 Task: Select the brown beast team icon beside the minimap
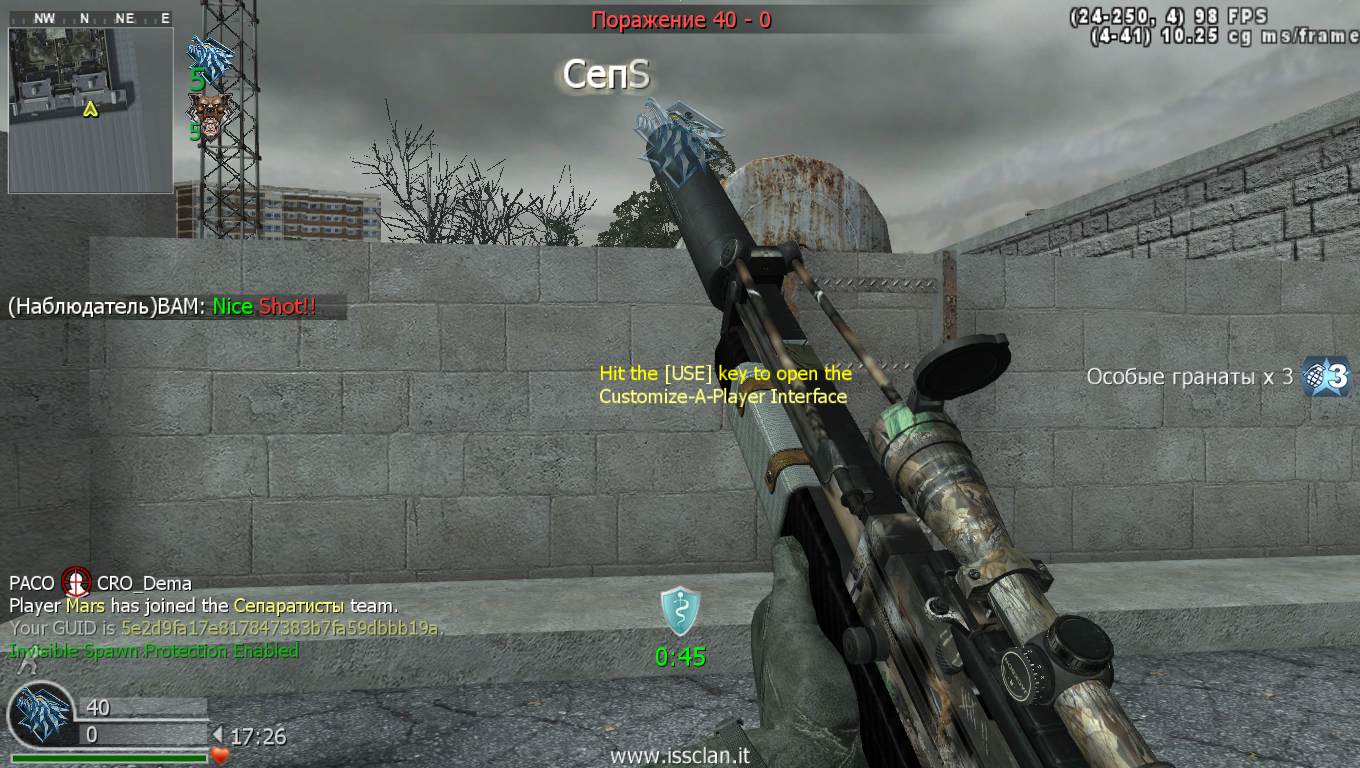click(x=208, y=110)
